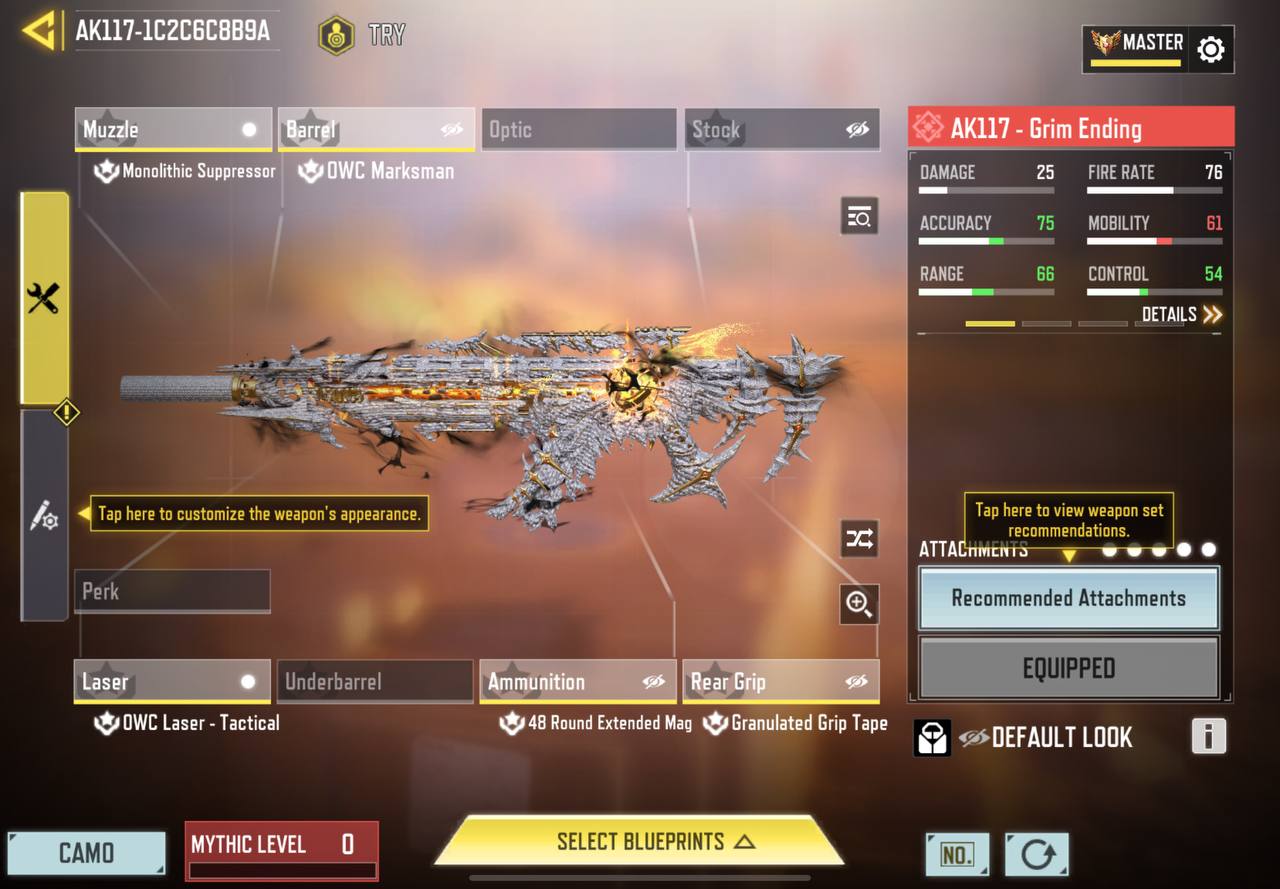Viewport: 1280px width, 889px height.
Task: Click the SELECT BLUEPRINTS button
Action: pos(640,842)
